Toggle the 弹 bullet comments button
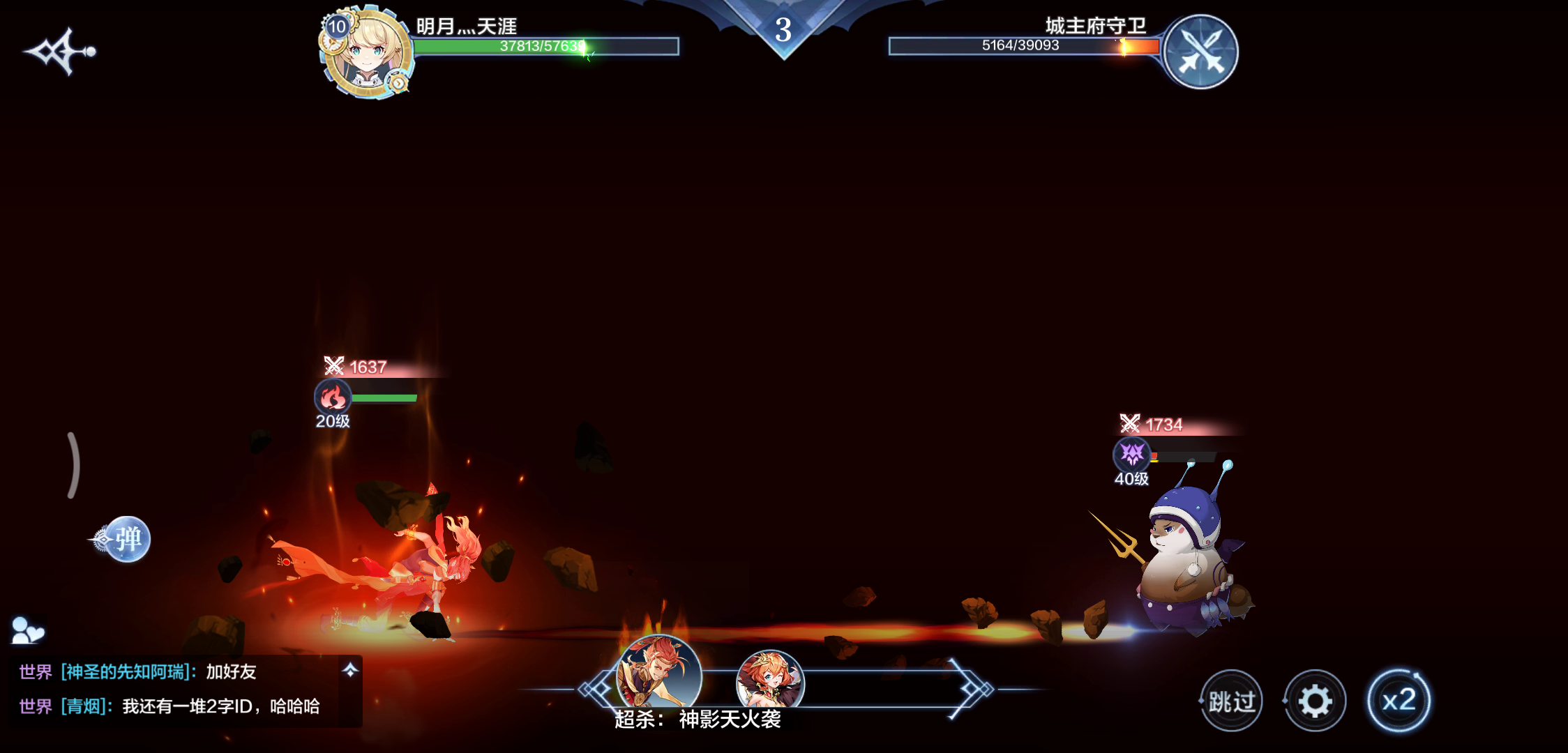Screen dimensions: 1568x753 pyautogui.click(x=127, y=539)
